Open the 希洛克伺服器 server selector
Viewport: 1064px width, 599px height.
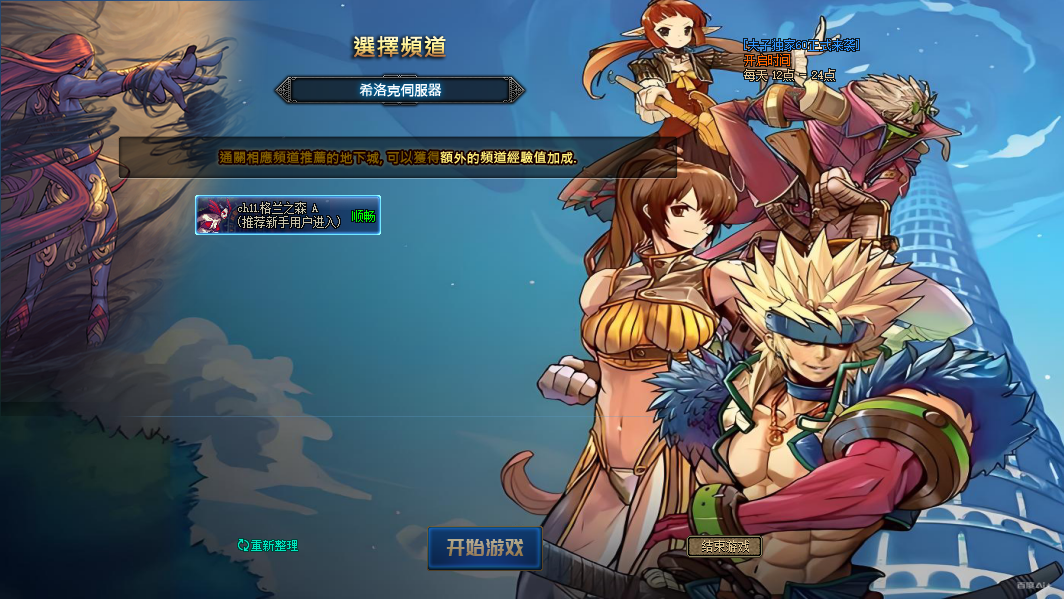click(x=400, y=90)
